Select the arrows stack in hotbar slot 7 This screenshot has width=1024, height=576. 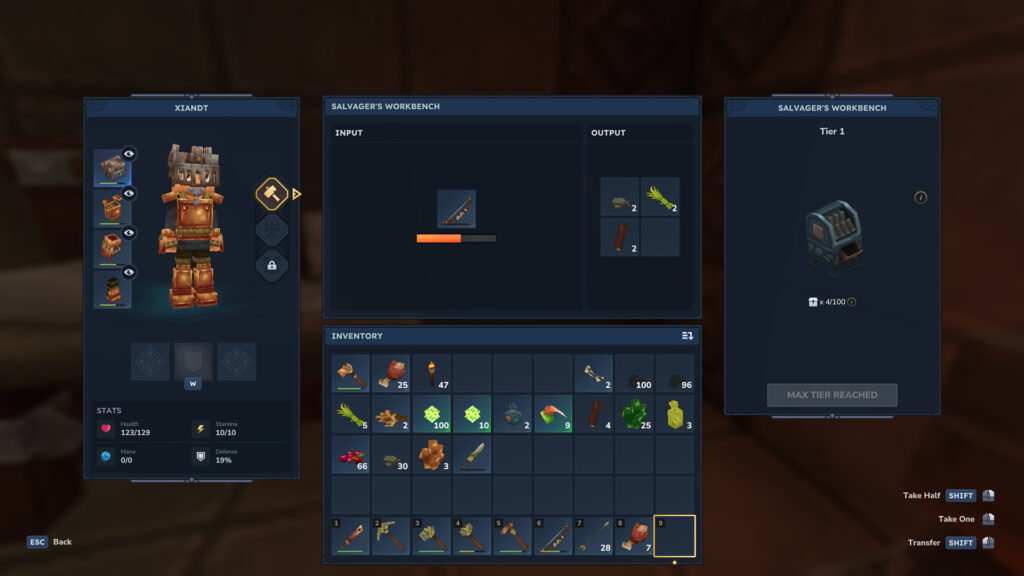click(593, 536)
